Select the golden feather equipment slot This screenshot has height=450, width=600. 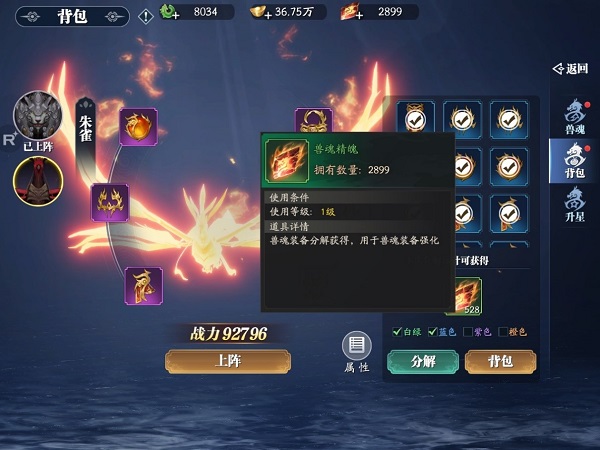(143, 286)
